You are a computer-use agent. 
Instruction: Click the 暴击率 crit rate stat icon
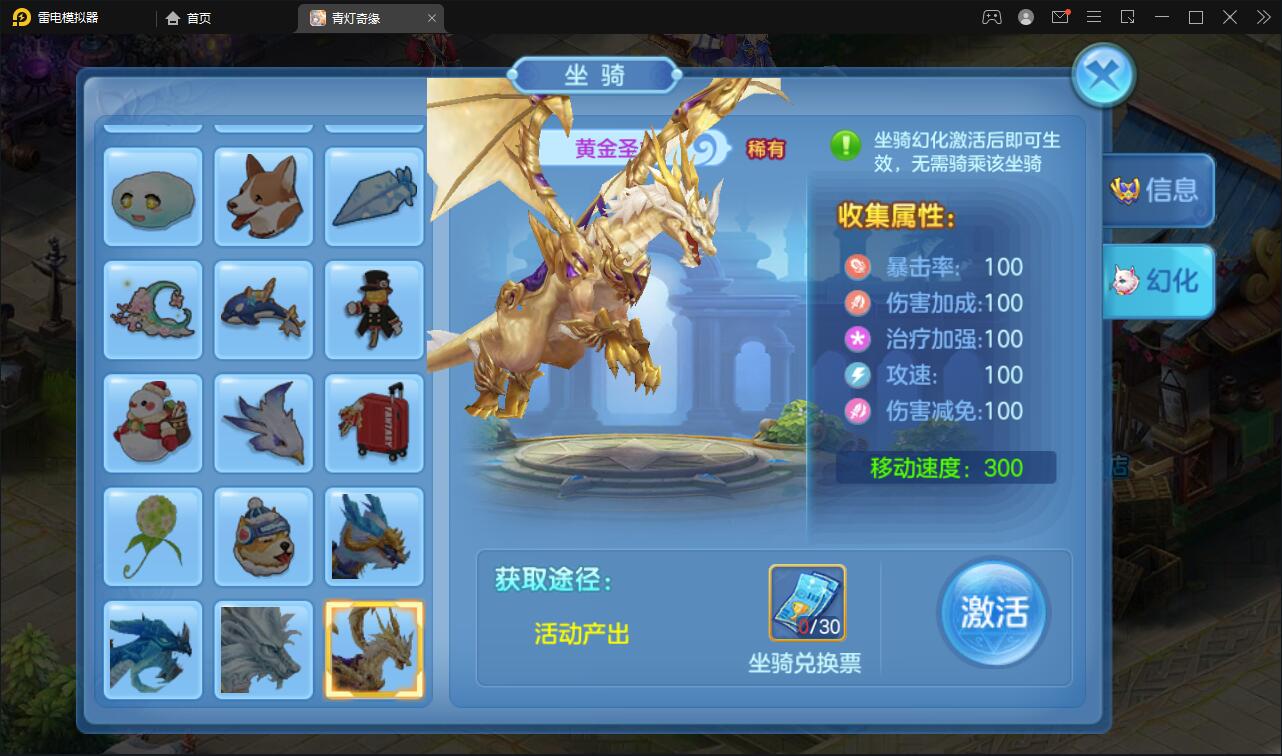[x=857, y=267]
